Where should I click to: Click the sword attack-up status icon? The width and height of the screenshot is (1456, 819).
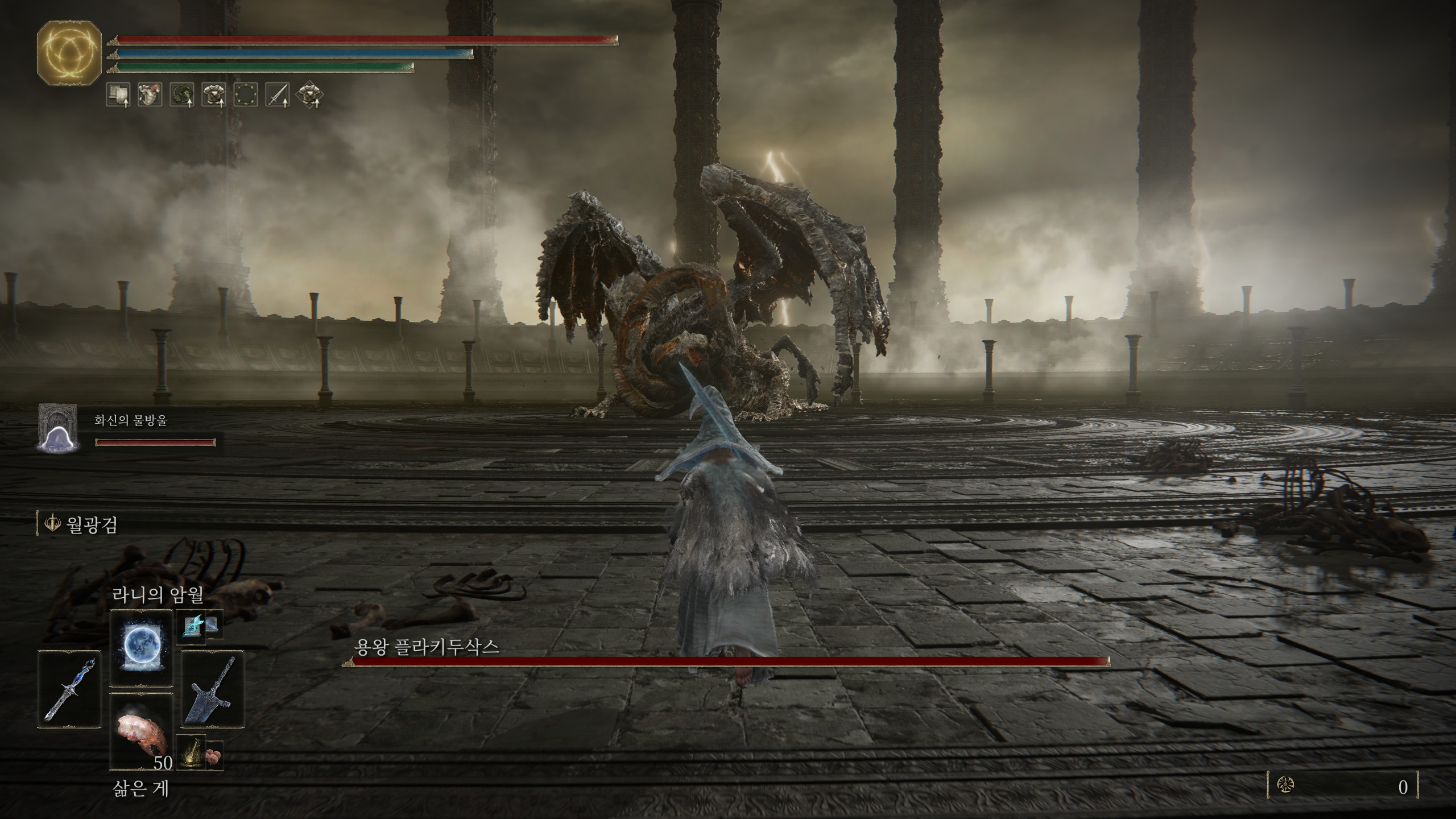pos(278,95)
